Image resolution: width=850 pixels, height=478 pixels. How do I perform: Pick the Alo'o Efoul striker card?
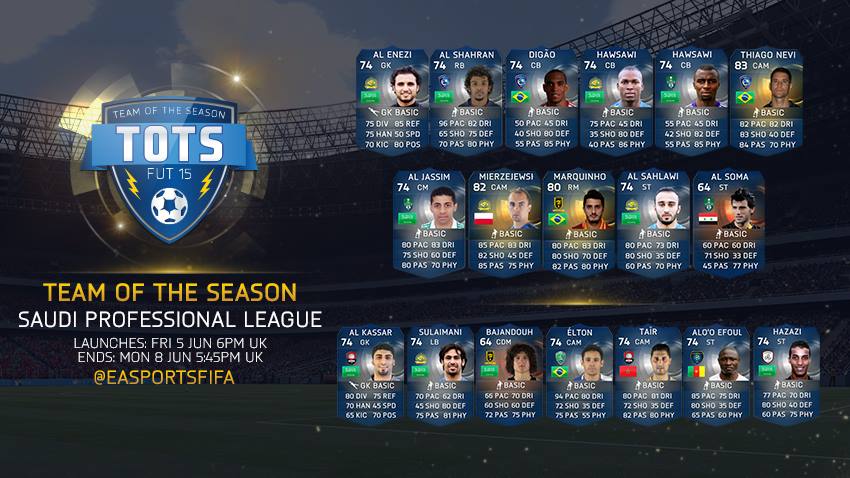(714, 374)
